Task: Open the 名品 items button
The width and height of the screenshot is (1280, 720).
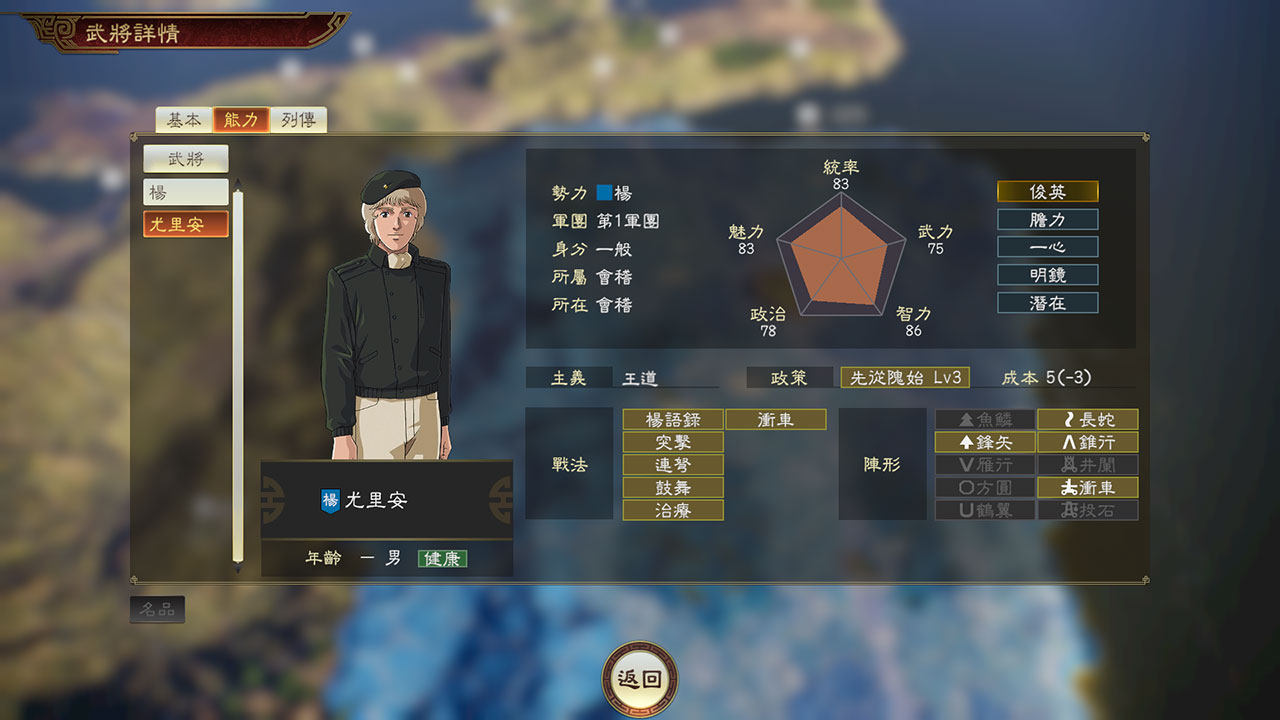Action: 157,609
